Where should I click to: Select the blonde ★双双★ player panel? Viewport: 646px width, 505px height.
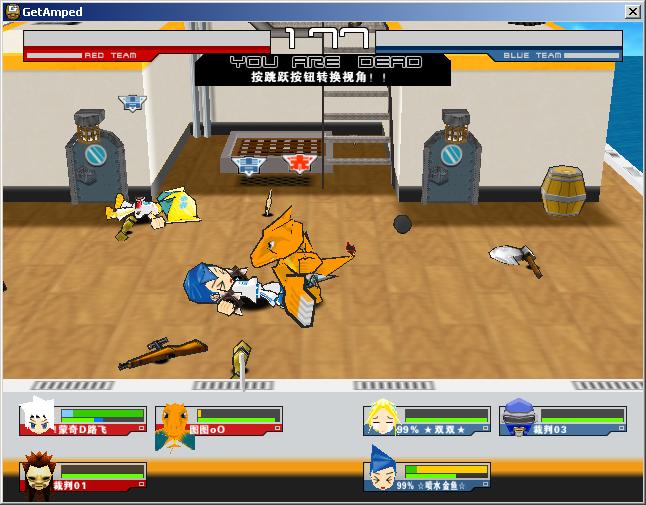427,420
